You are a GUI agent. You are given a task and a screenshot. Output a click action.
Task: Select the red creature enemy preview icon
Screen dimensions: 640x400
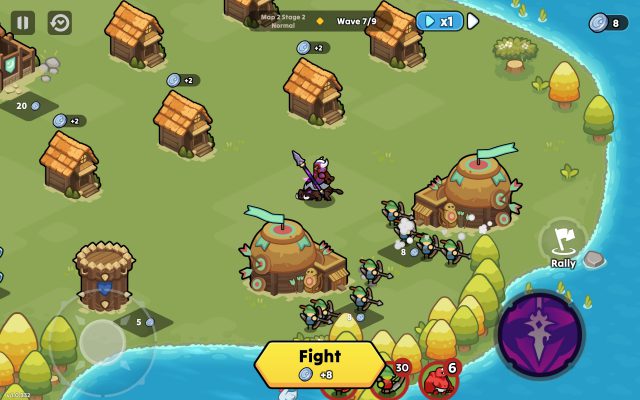[x=437, y=382]
